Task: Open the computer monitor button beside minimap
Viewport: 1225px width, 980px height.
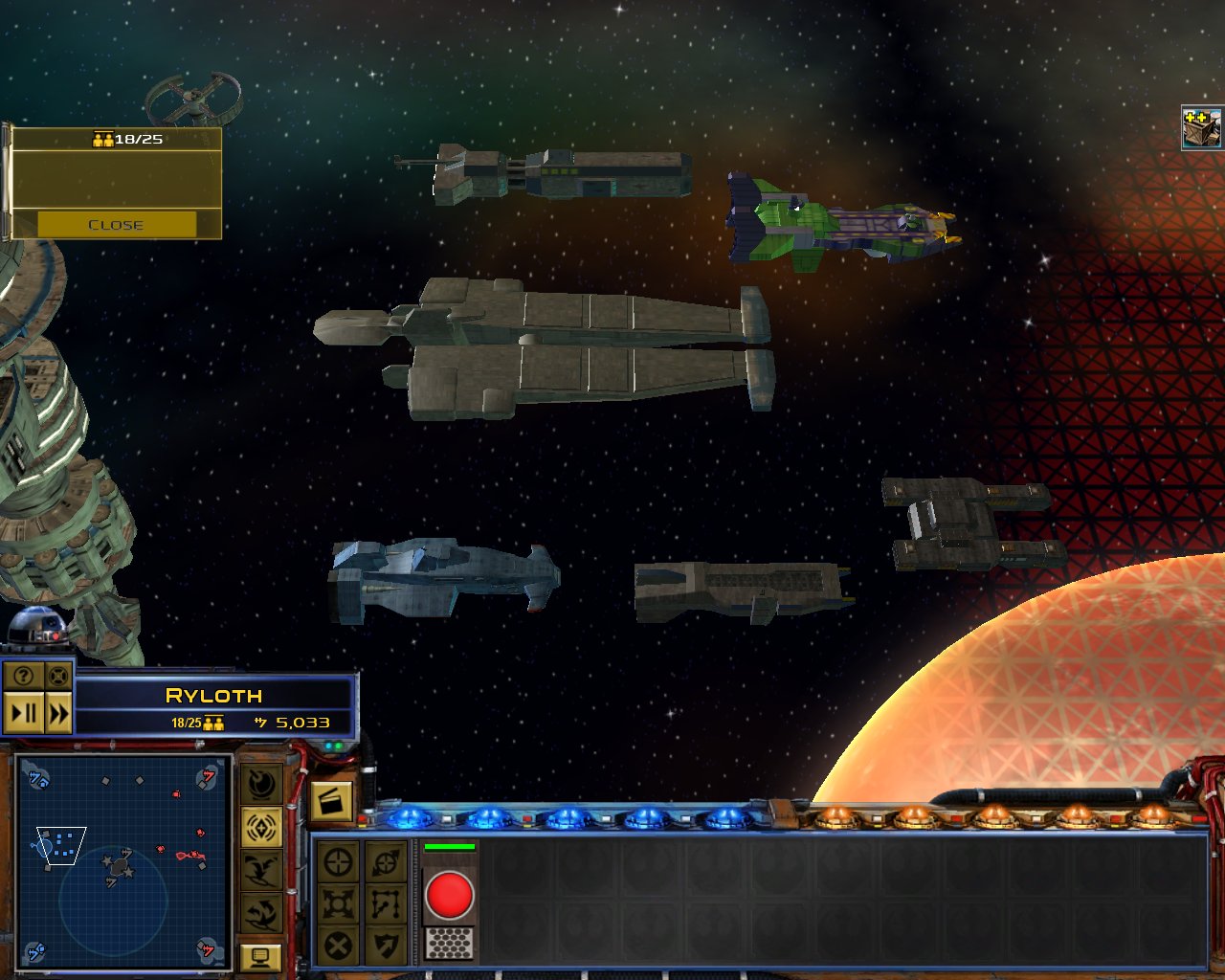Action: tap(260, 956)
